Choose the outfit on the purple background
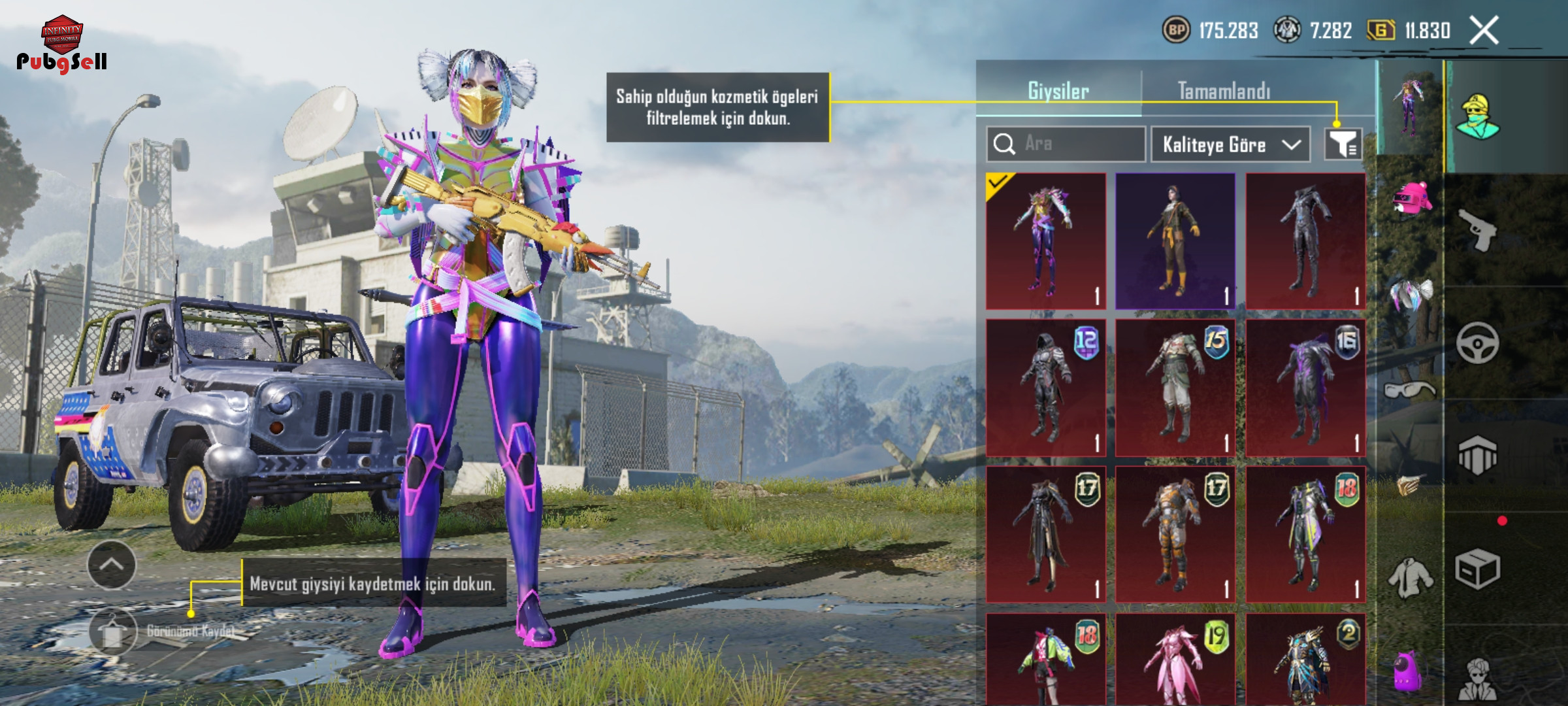The image size is (1568, 706). [1175, 241]
